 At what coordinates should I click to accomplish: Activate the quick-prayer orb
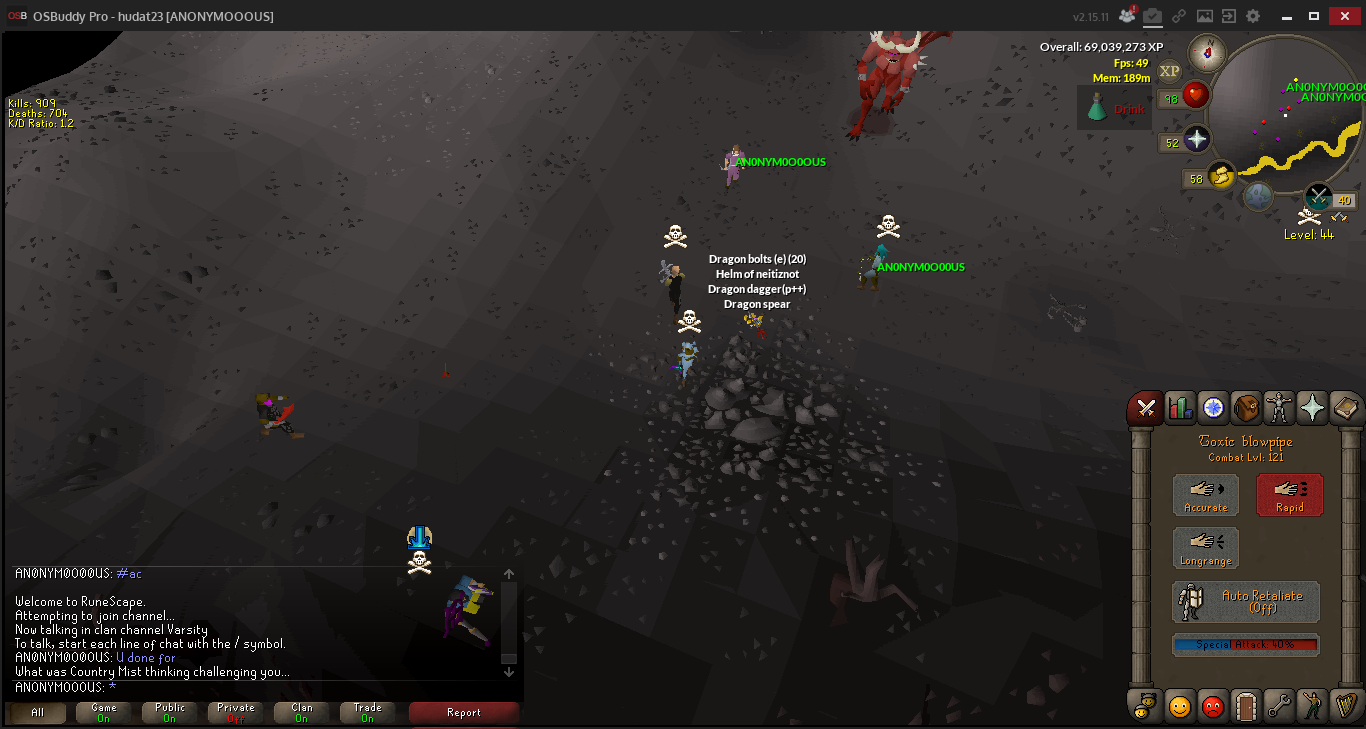tap(1197, 140)
